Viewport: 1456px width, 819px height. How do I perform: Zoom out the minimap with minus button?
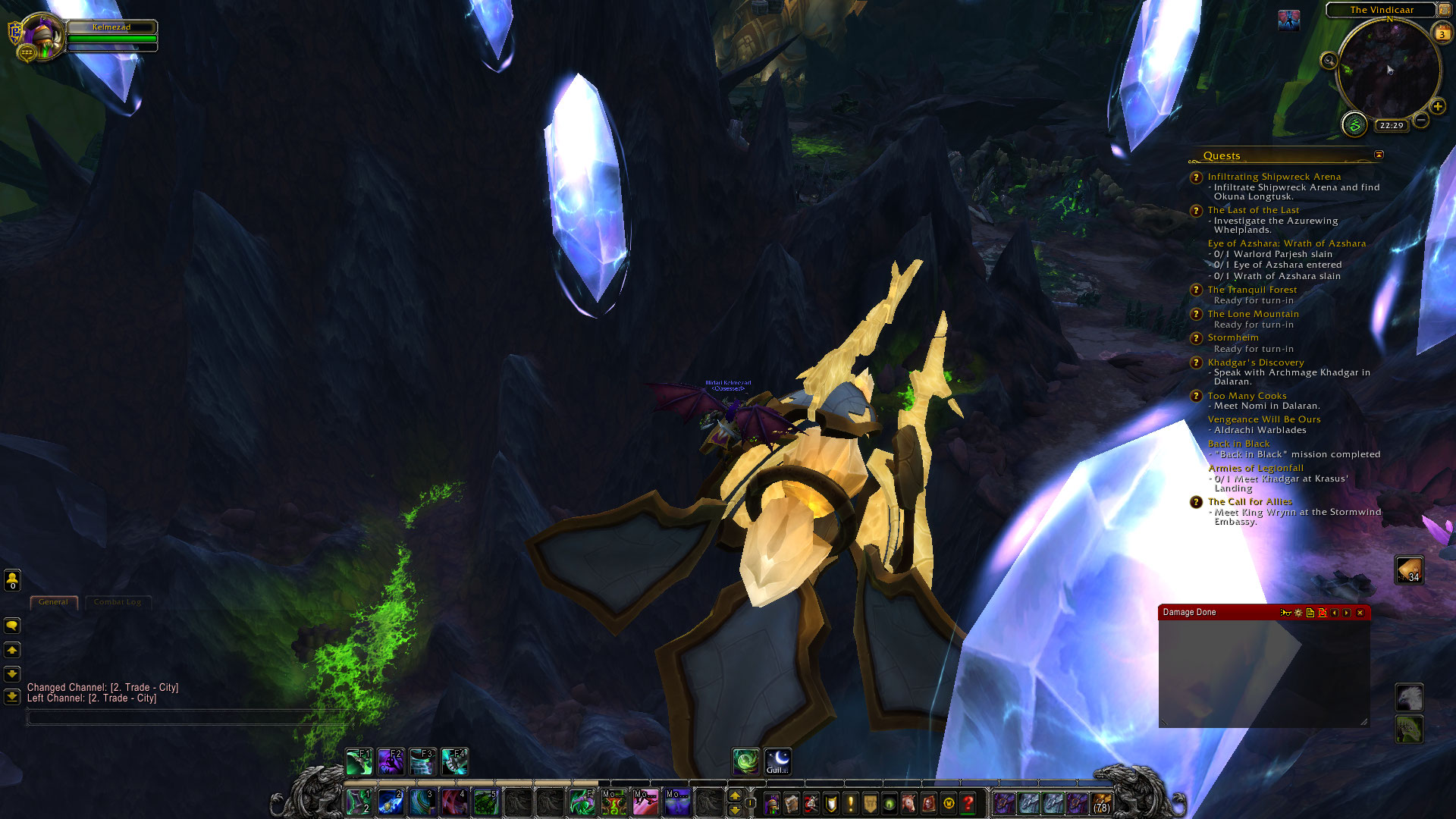(x=1421, y=120)
